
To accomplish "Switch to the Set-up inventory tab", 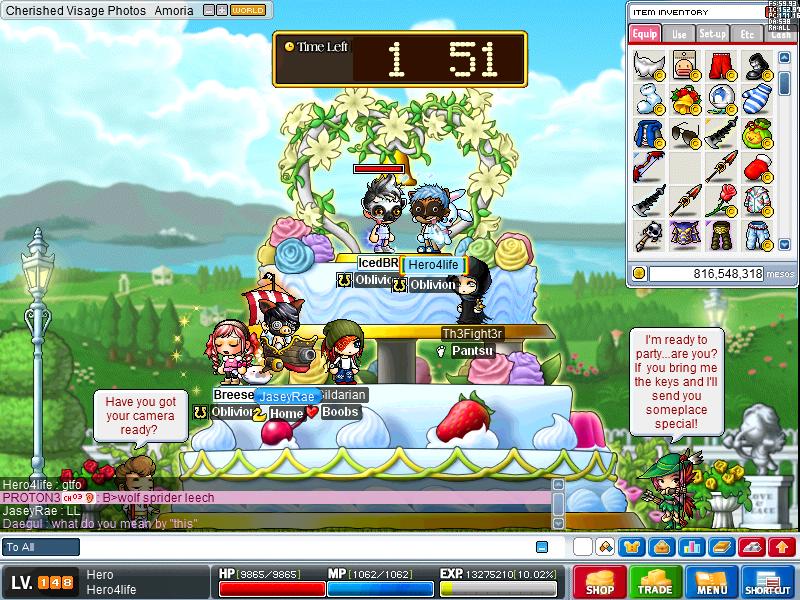I will click(x=713, y=34).
